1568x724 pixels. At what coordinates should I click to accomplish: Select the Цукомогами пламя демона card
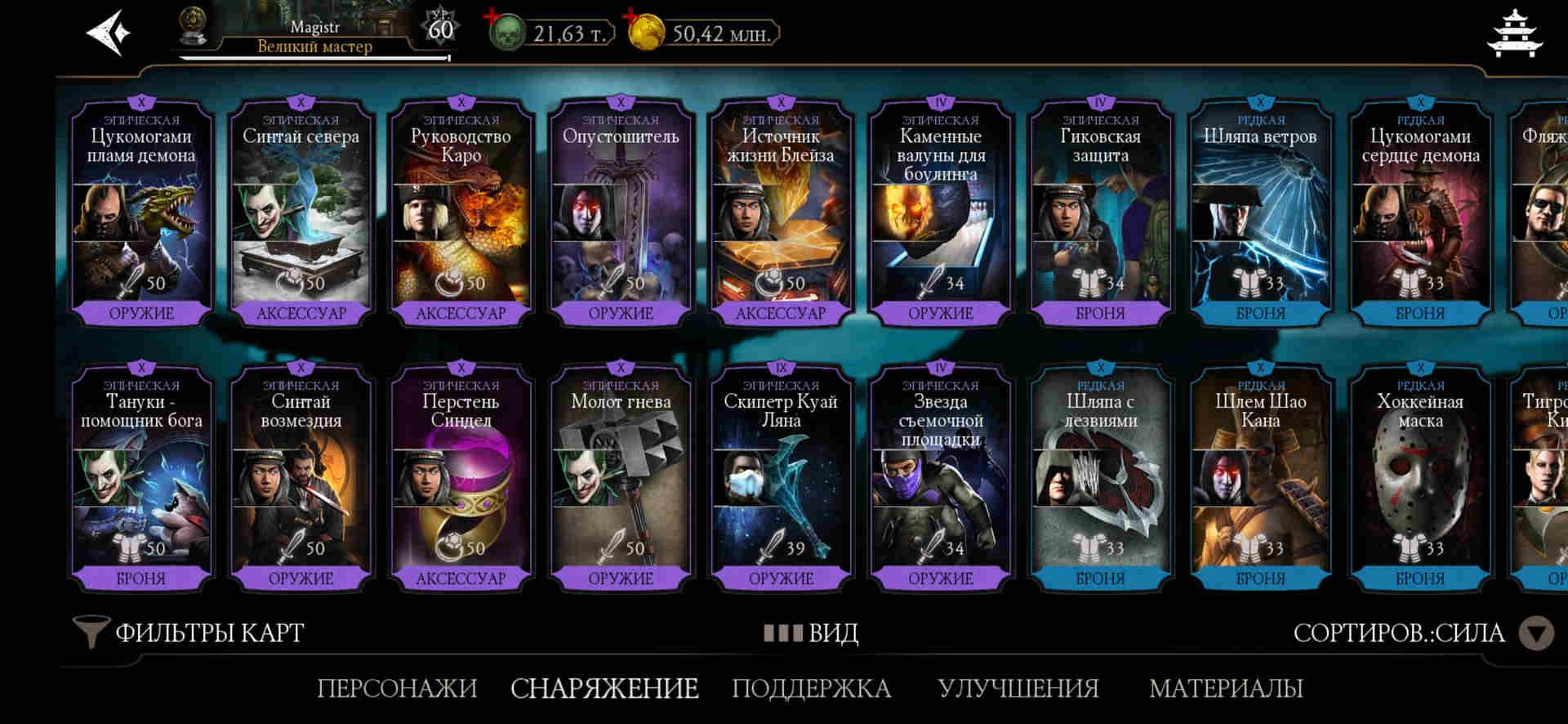[x=141, y=214]
